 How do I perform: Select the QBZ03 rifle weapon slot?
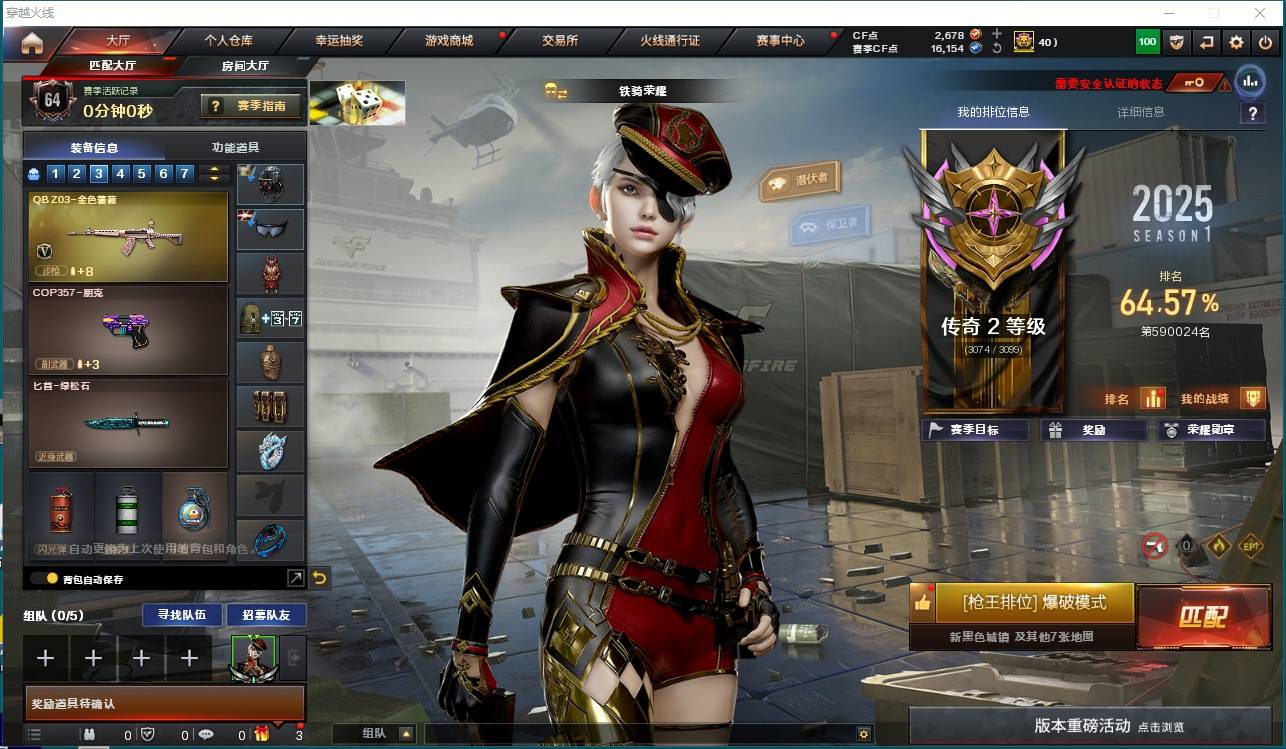coord(129,236)
